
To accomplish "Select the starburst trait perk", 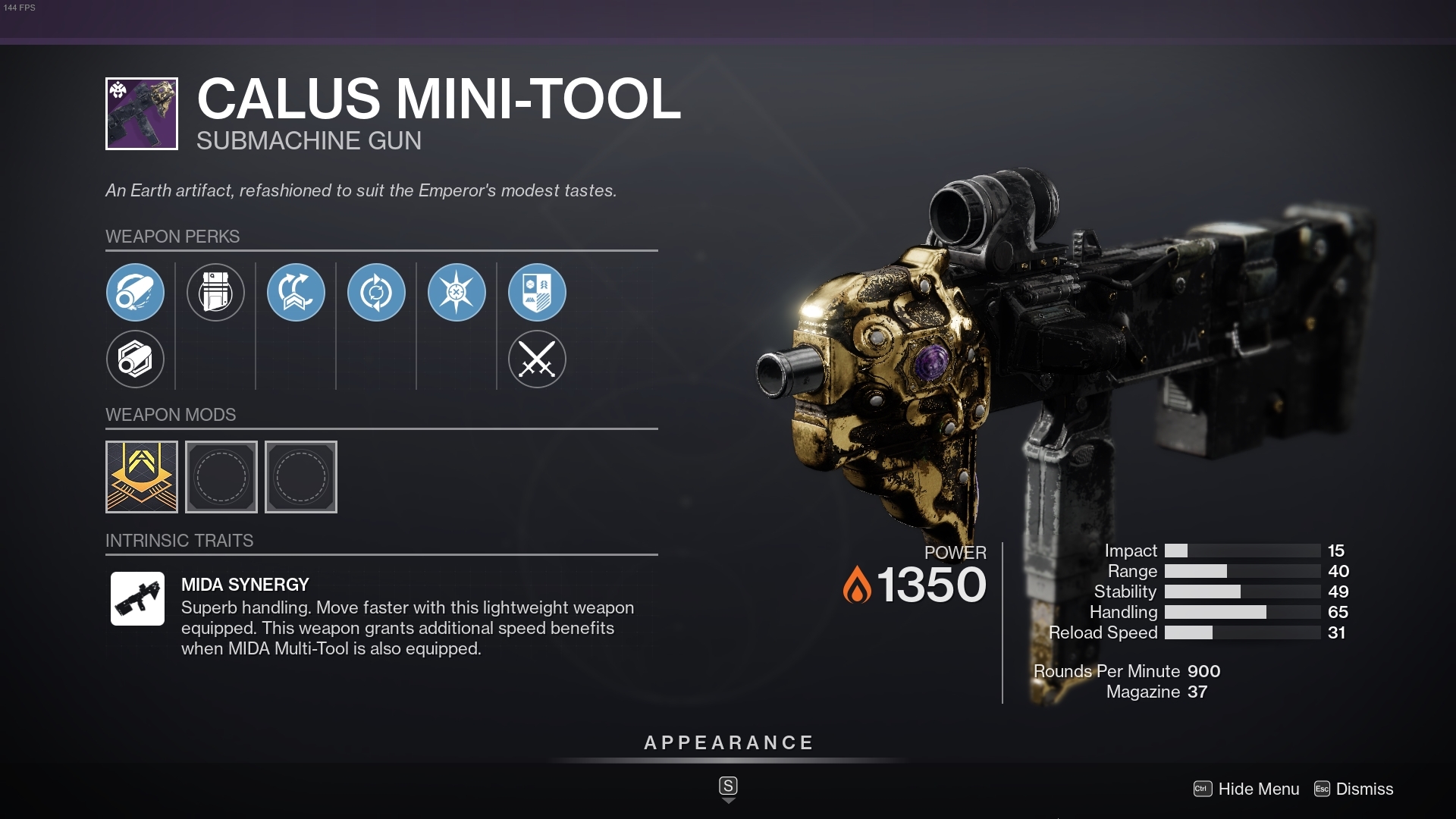I will tap(457, 292).
